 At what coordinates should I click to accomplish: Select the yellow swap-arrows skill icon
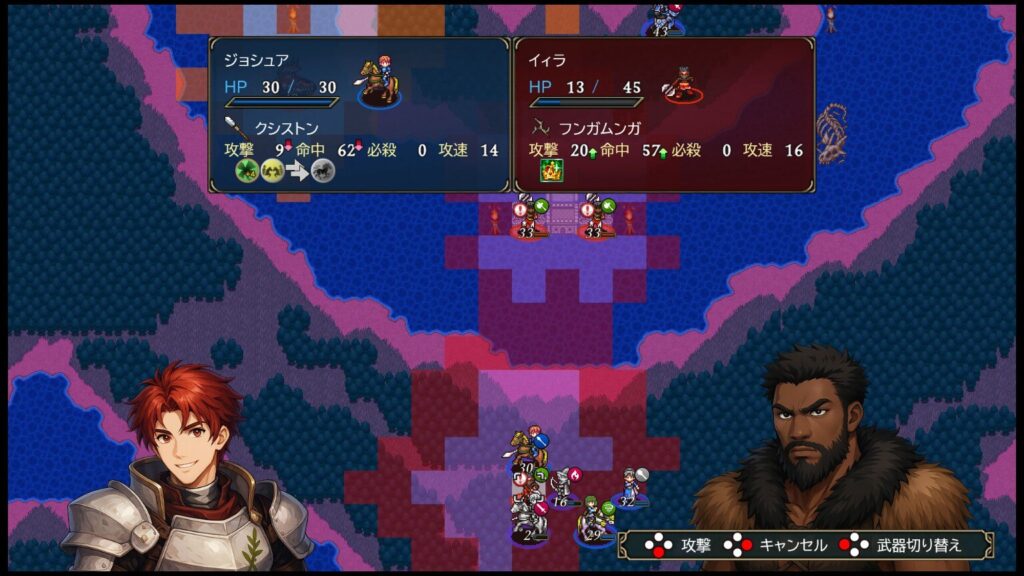[273, 171]
